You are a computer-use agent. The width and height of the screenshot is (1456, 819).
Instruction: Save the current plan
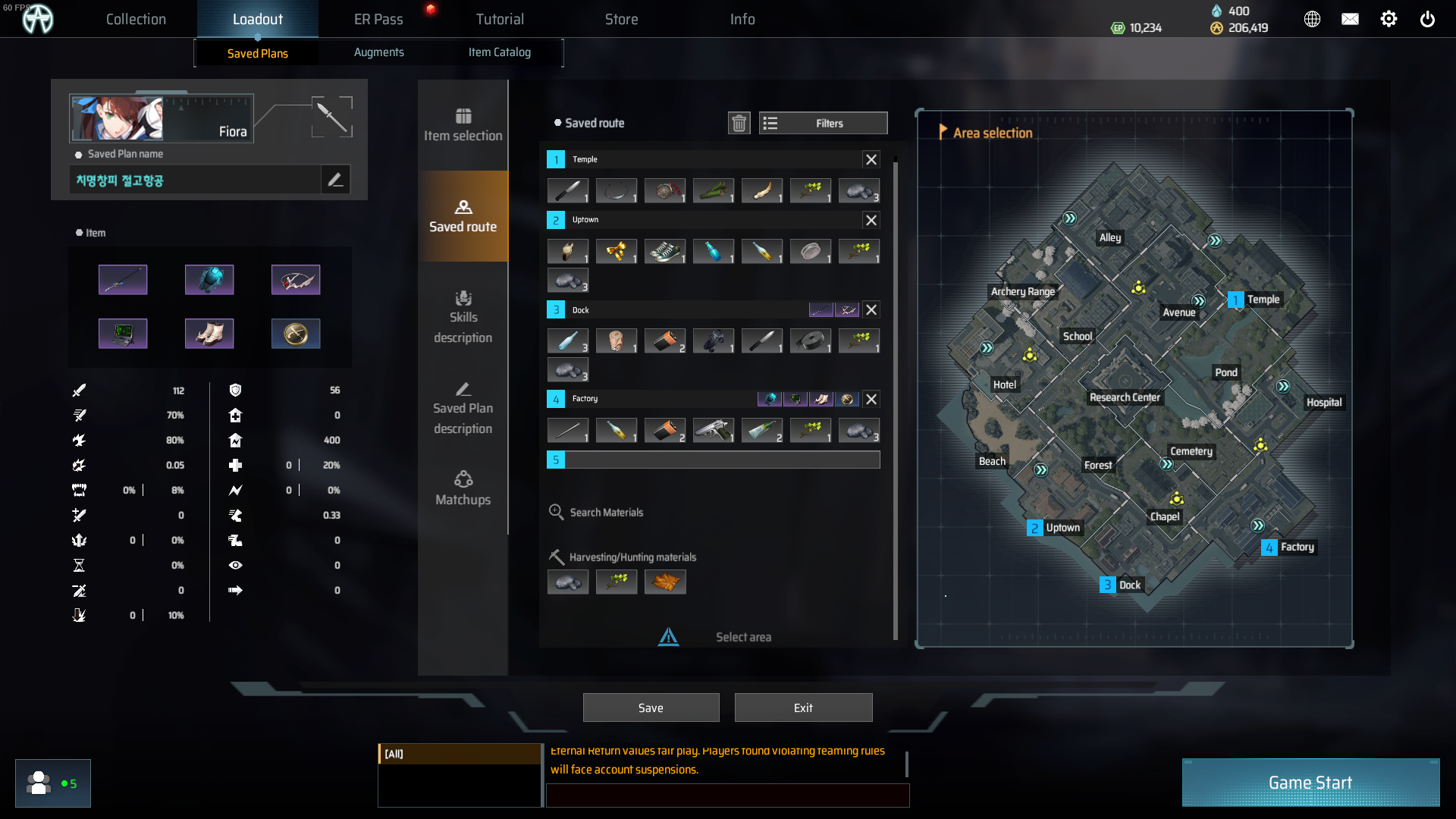pos(651,708)
